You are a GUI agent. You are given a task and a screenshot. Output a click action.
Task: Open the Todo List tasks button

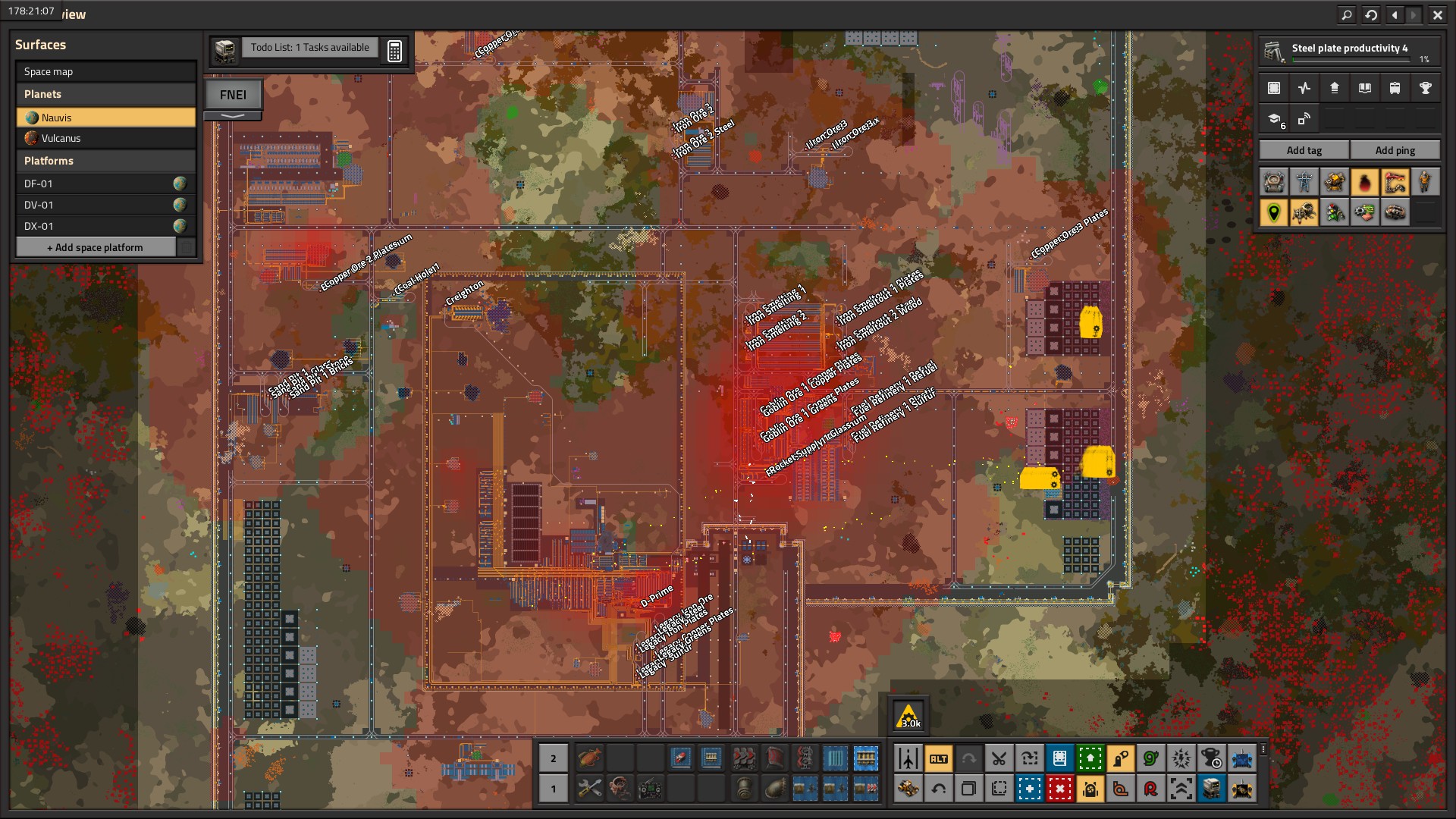coord(309,48)
